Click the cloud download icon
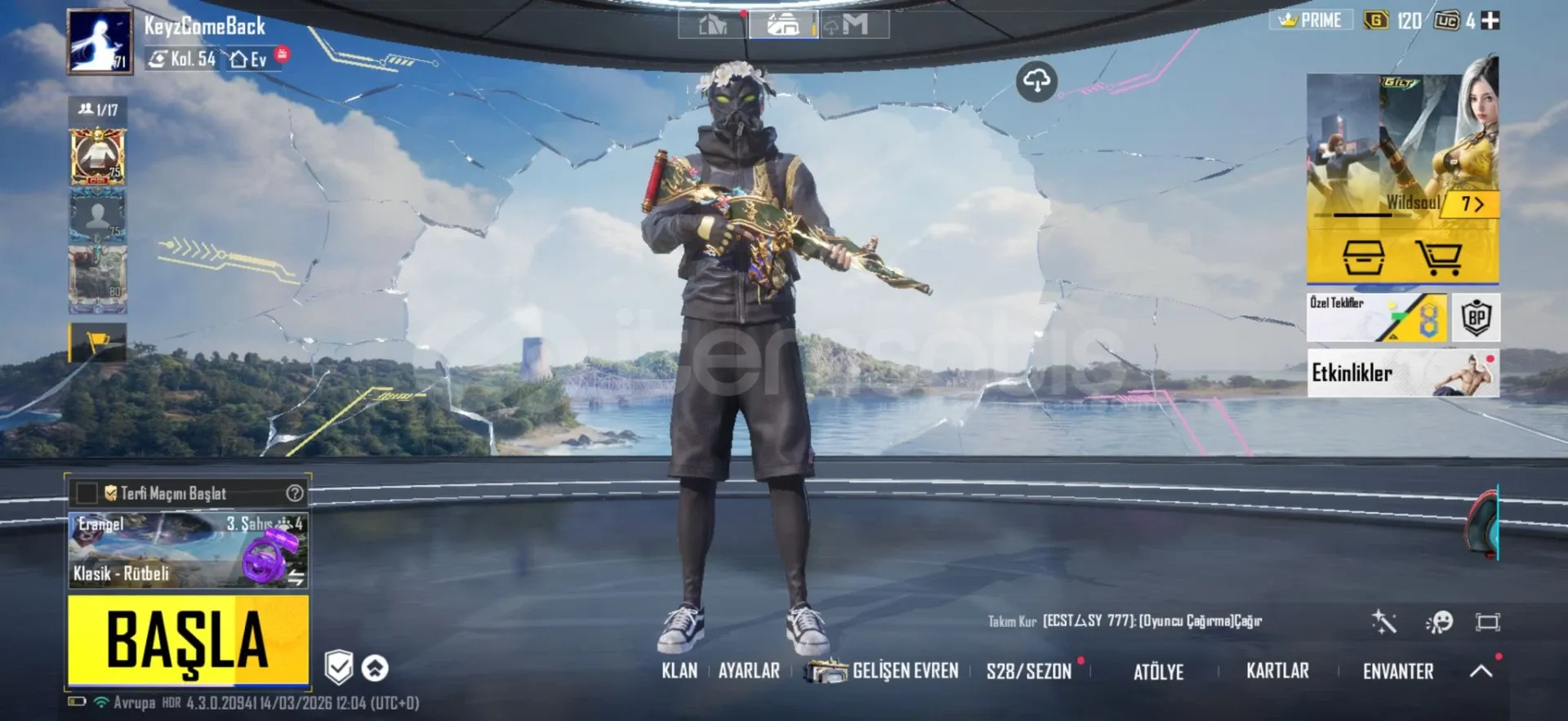 [x=1036, y=82]
